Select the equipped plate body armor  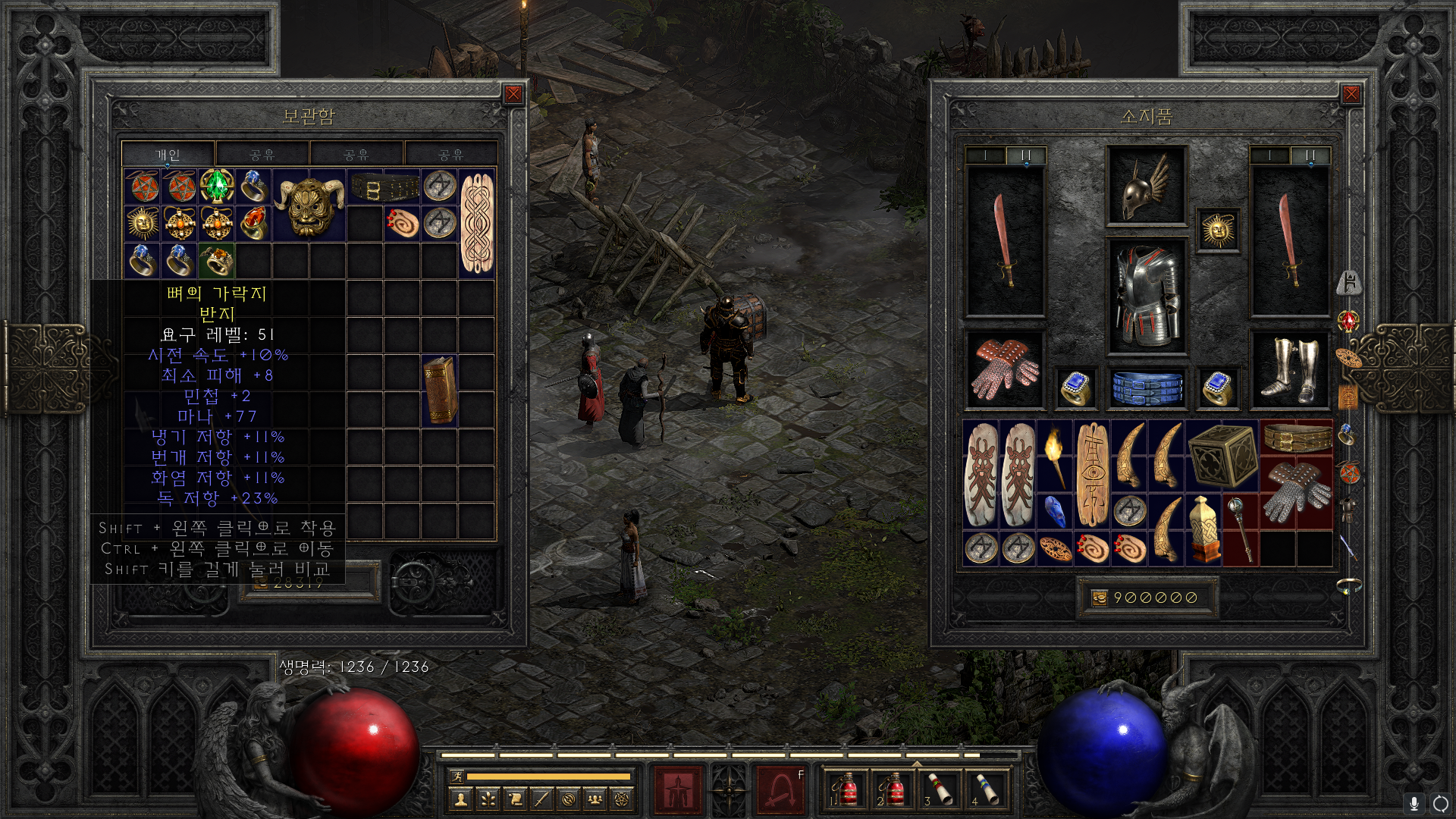[1146, 296]
